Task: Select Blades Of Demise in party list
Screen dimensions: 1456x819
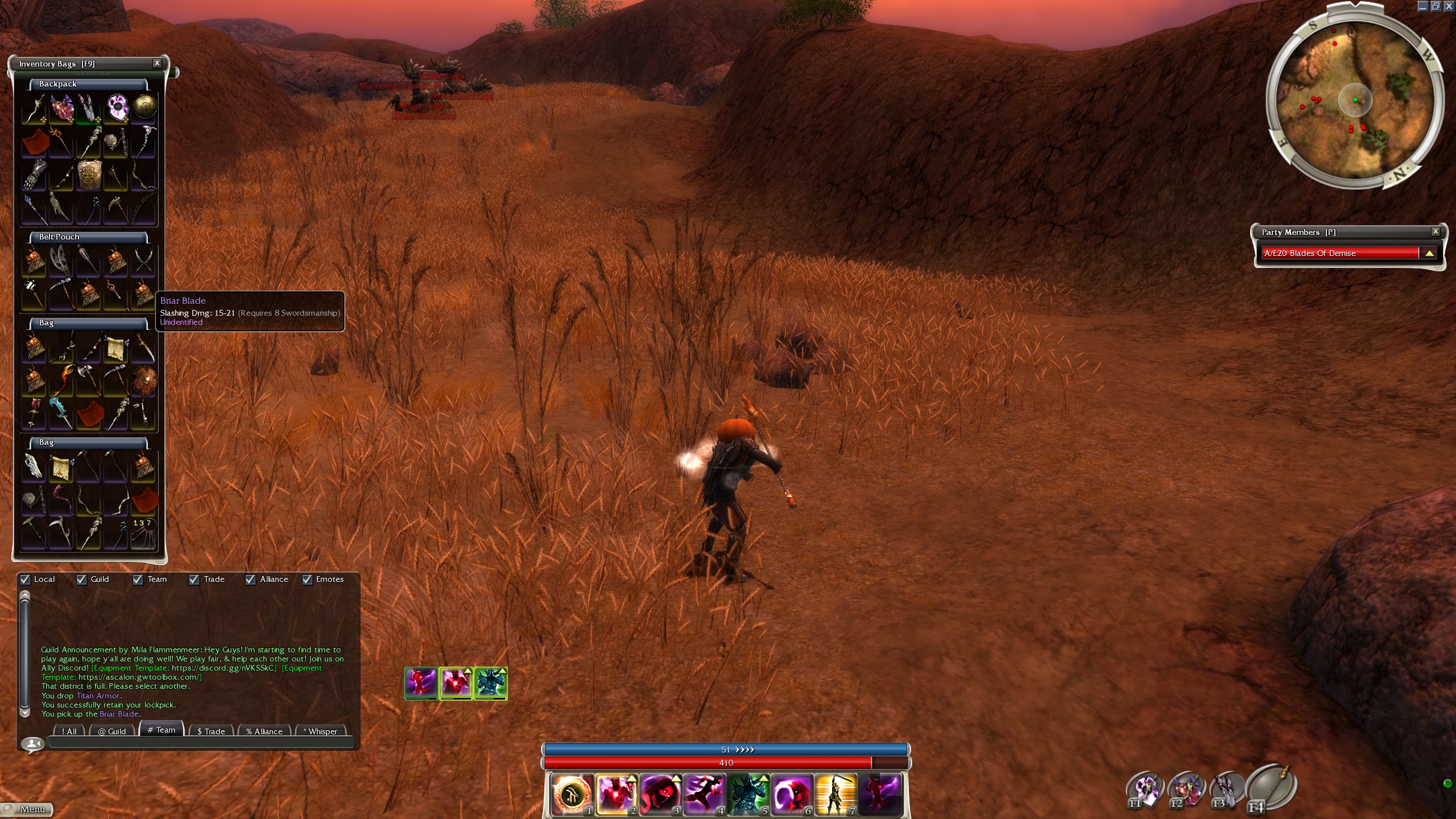Action: pos(1339,253)
